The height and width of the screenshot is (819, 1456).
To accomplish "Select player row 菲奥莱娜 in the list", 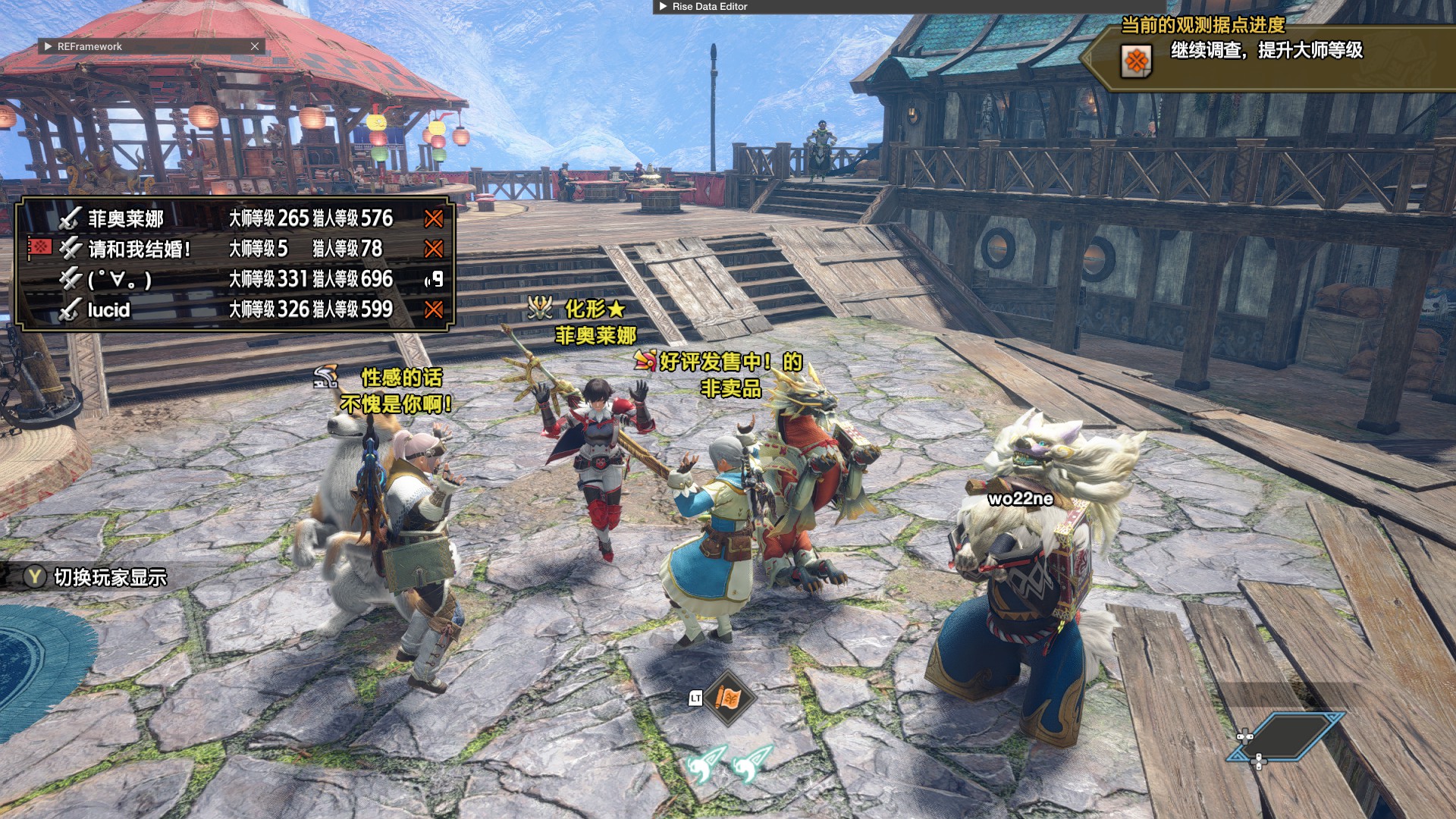I will click(235, 218).
